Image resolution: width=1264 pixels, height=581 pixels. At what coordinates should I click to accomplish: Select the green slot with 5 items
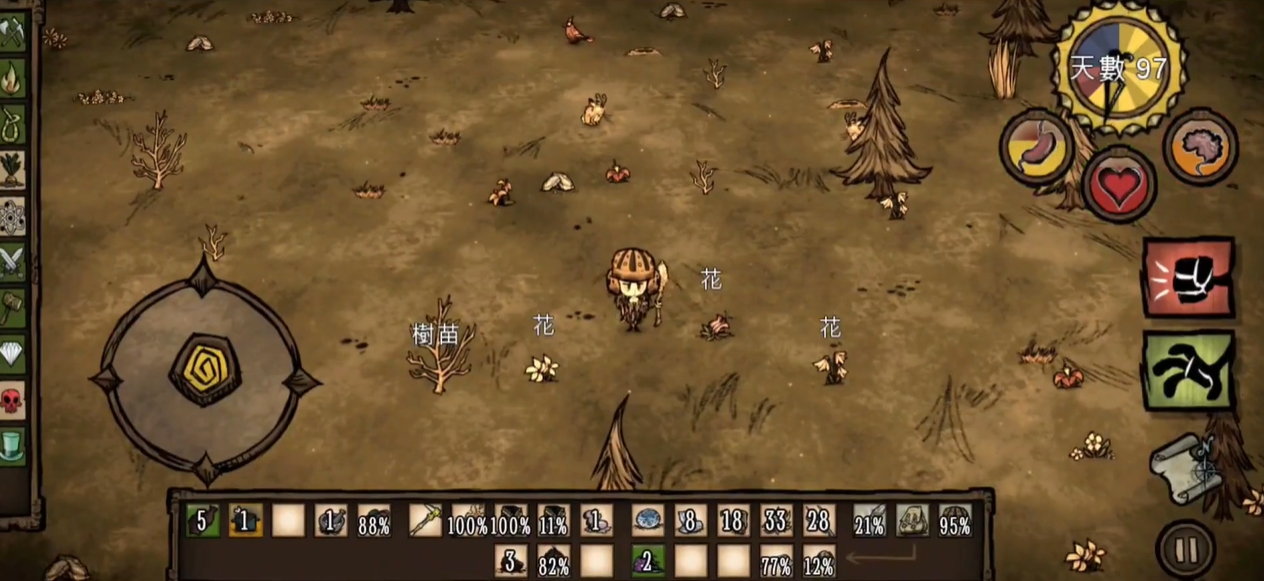tap(203, 520)
